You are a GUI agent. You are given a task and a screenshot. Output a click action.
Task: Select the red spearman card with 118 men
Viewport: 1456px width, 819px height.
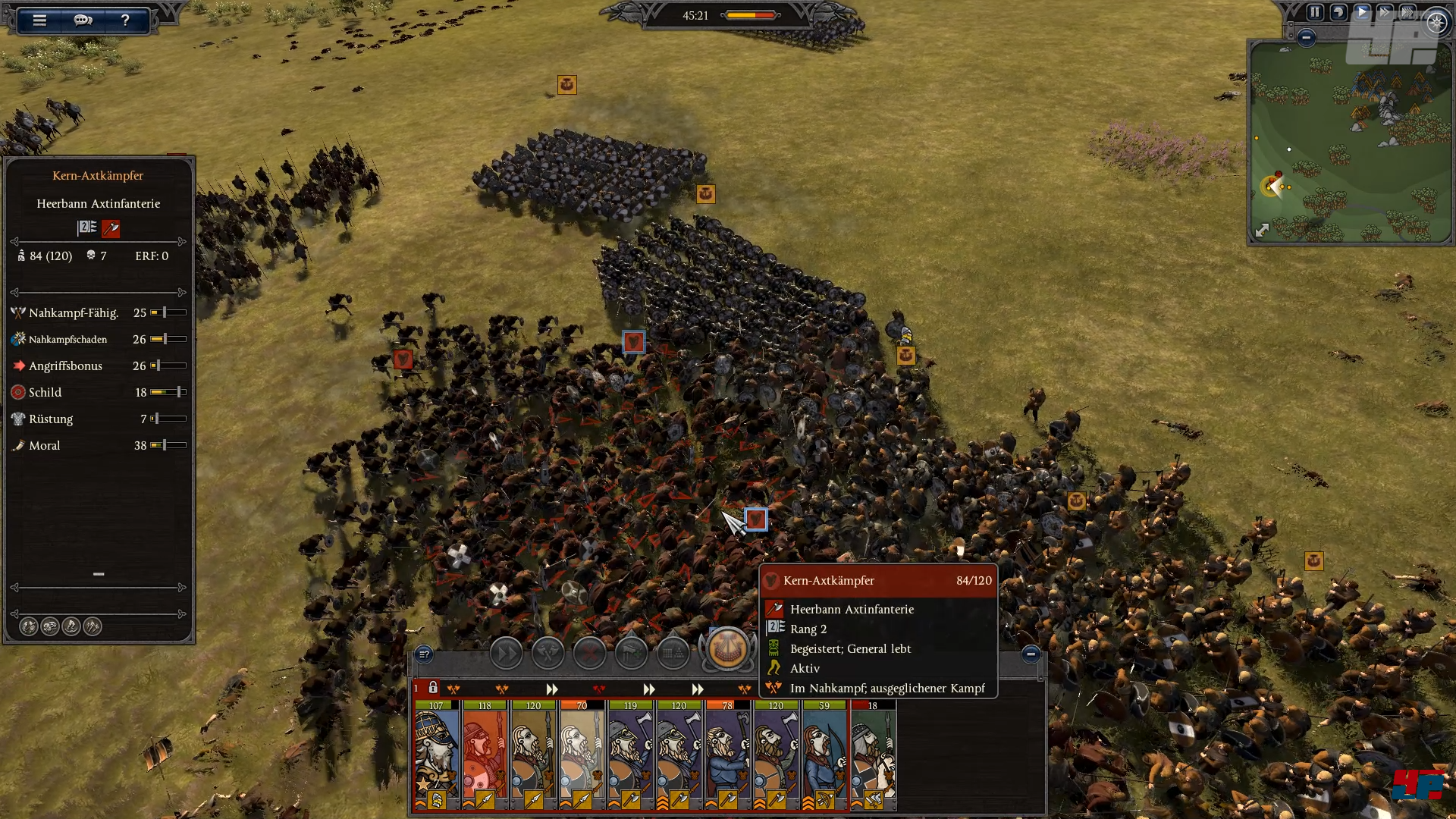coord(485,755)
